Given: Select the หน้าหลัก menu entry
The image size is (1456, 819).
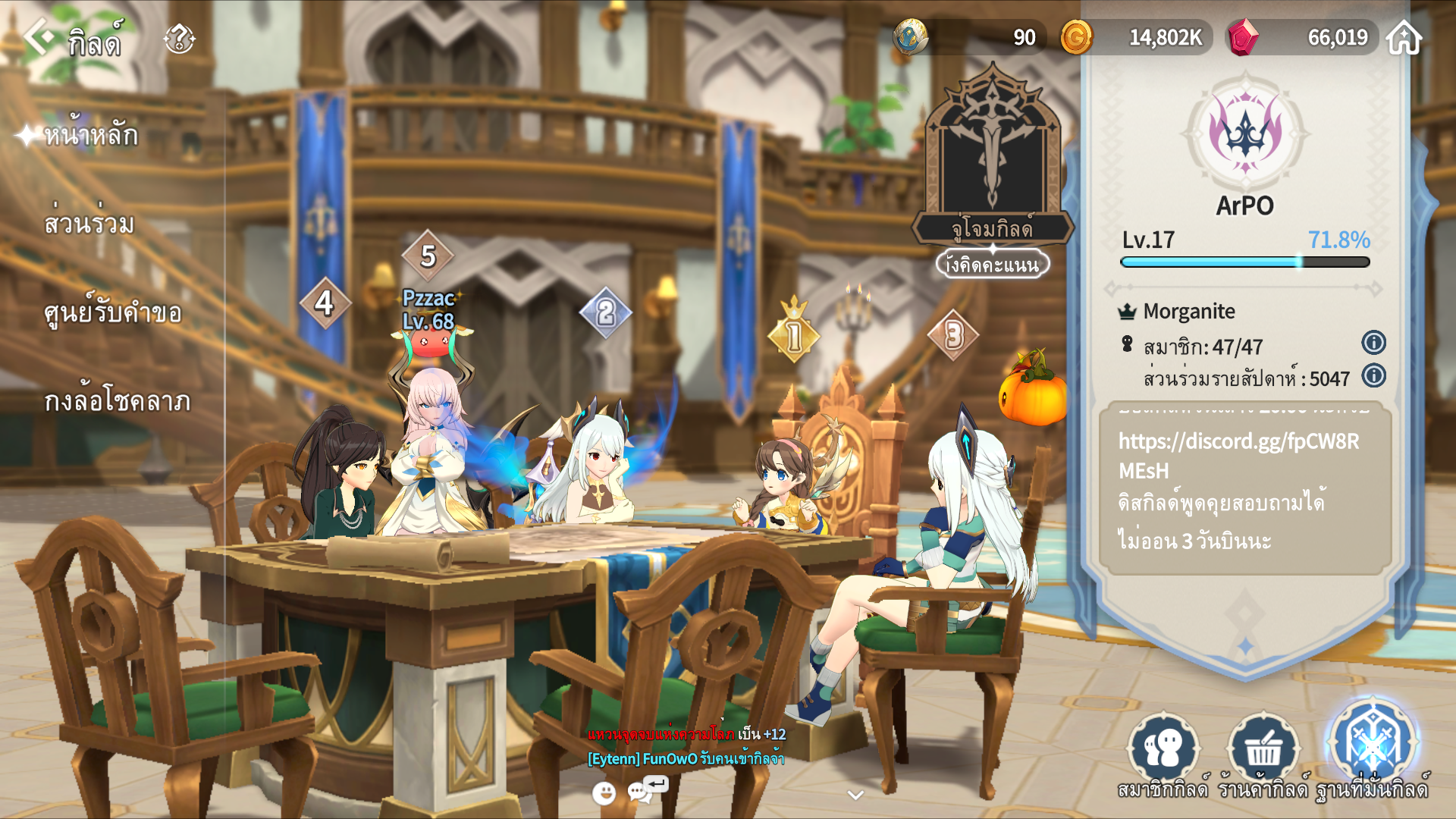Looking at the screenshot, I should click(x=90, y=136).
